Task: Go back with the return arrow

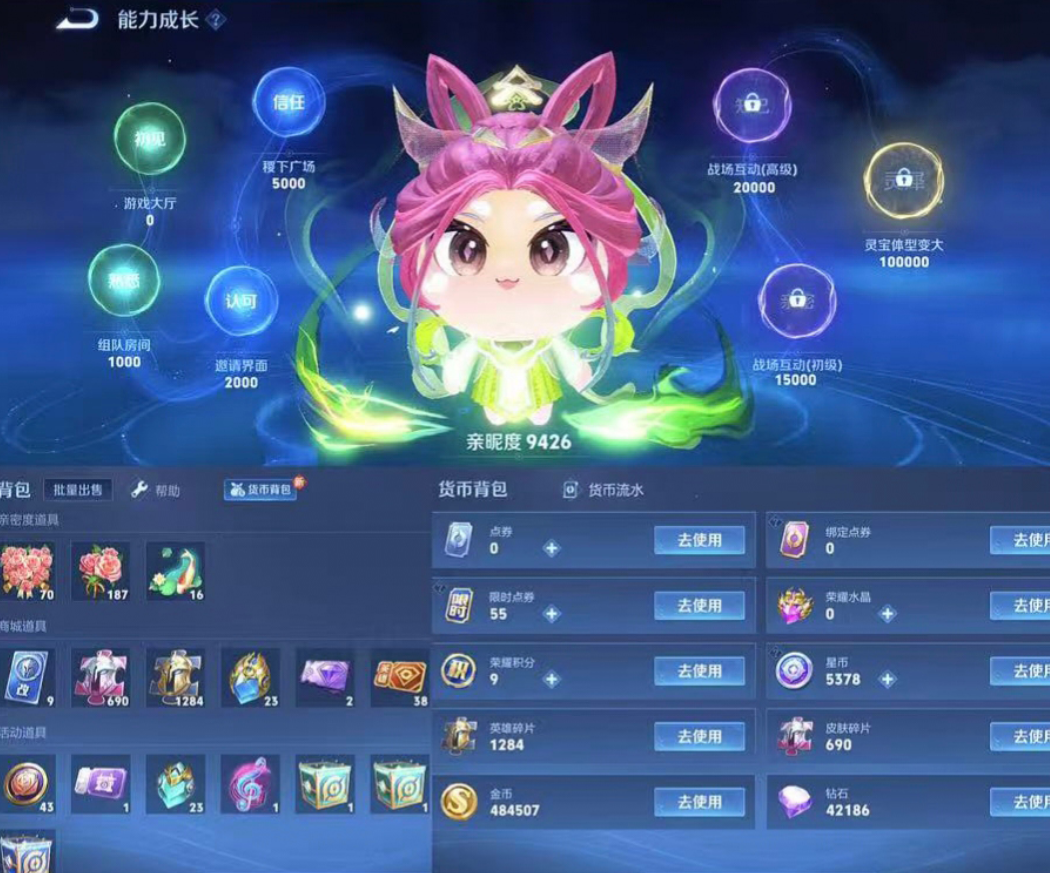Action: [x=76, y=18]
